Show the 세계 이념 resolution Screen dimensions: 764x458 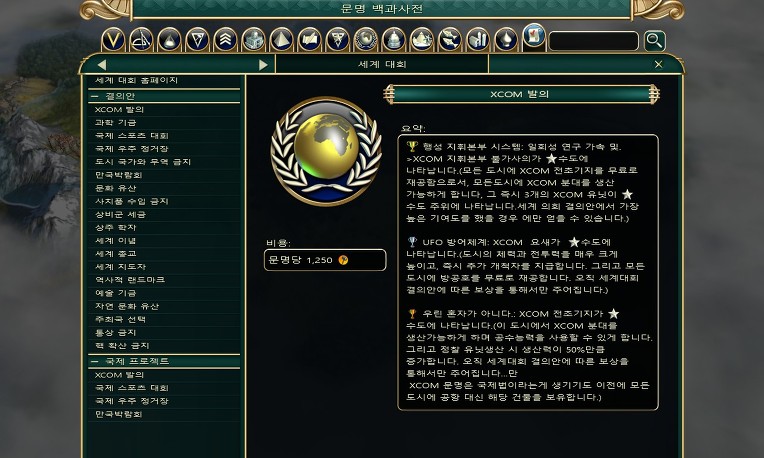click(x=117, y=240)
